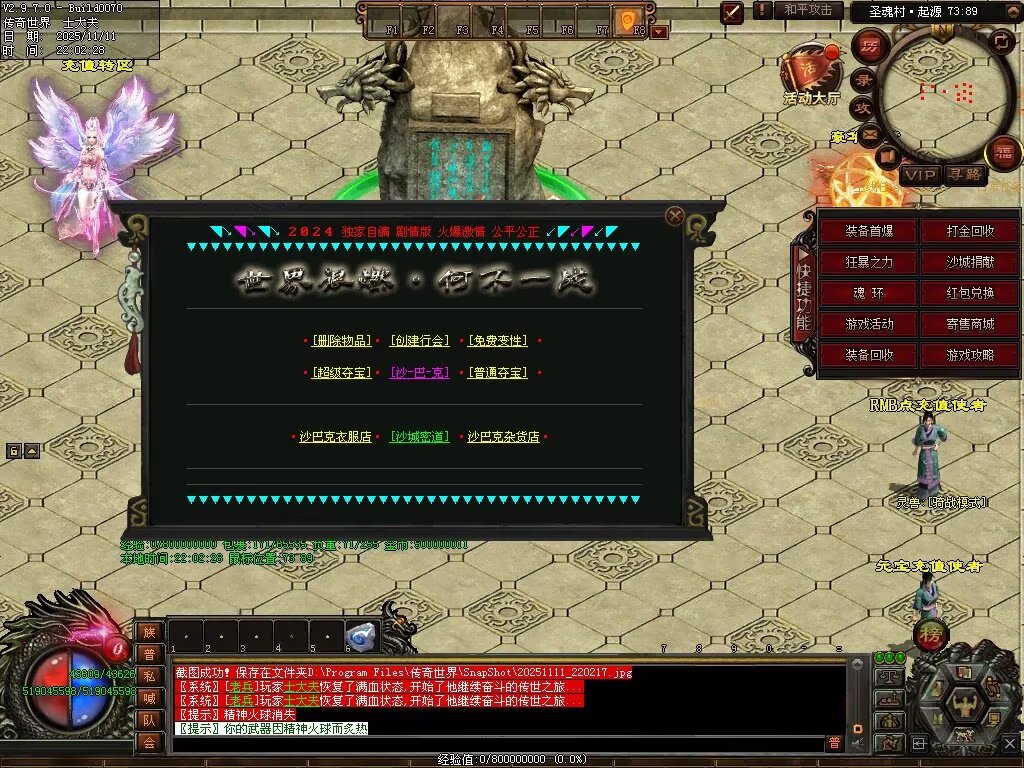Select the 免费变性 link
1024x768 pixels.
click(497, 341)
